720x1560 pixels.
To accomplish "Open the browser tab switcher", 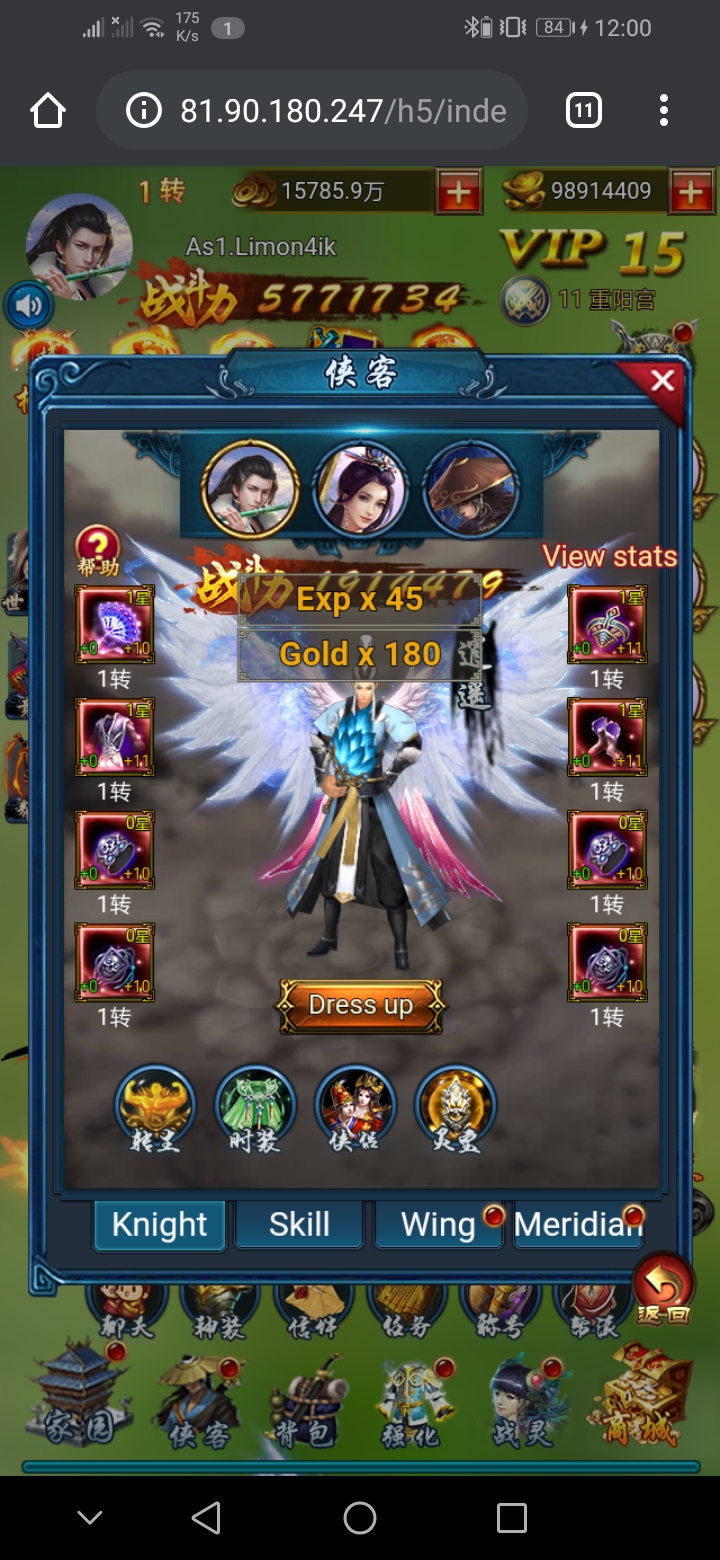I will pos(584,110).
